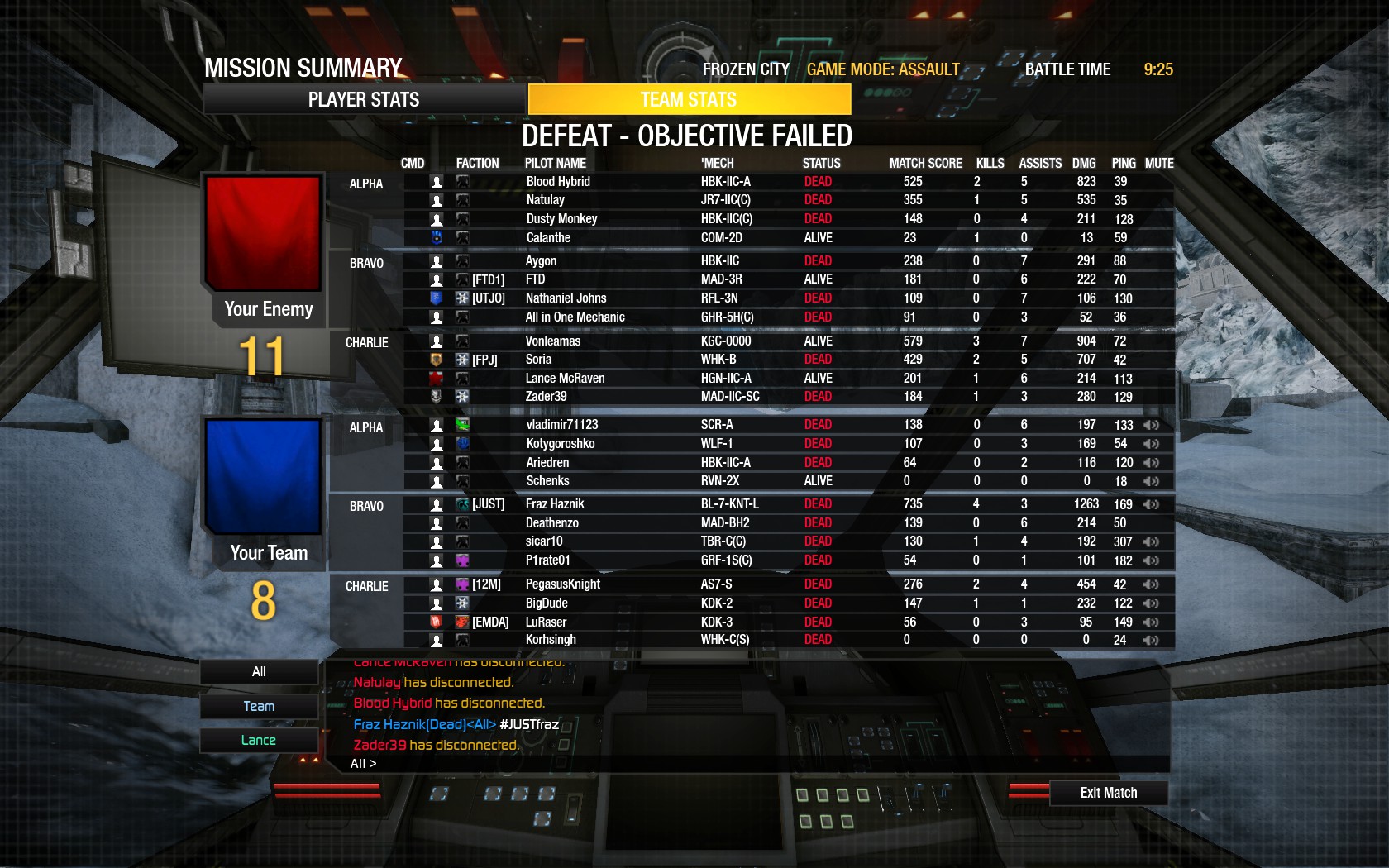1389x868 pixels.
Task: Open the Team Stats tab
Action: click(x=689, y=99)
